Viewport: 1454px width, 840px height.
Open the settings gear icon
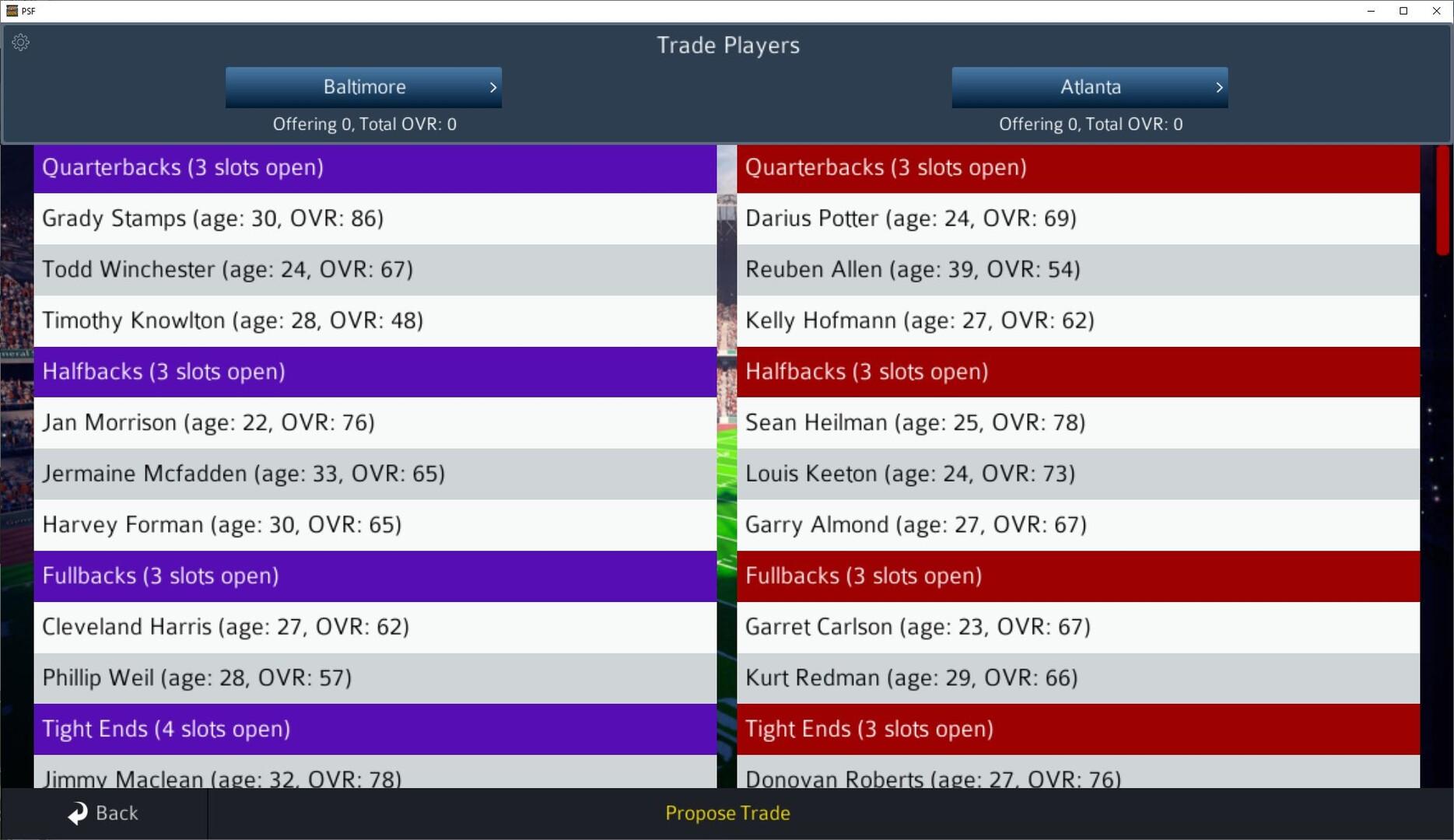[20, 42]
